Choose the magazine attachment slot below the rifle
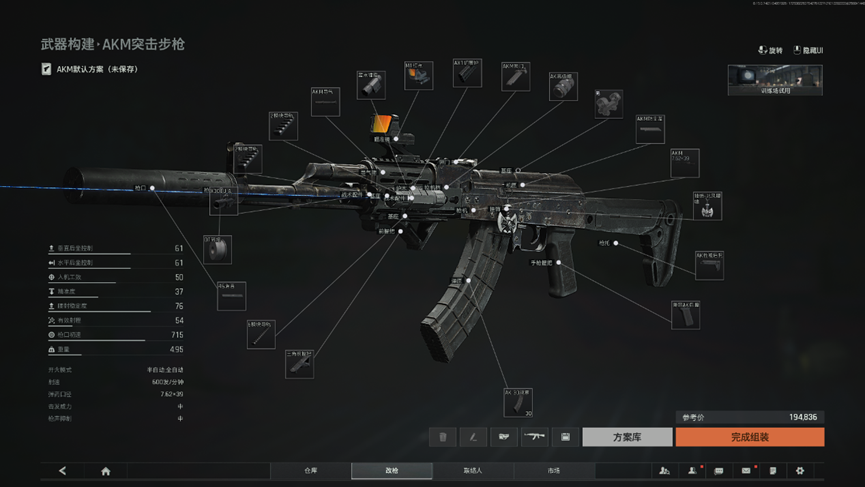865x487 pixels. tap(518, 402)
